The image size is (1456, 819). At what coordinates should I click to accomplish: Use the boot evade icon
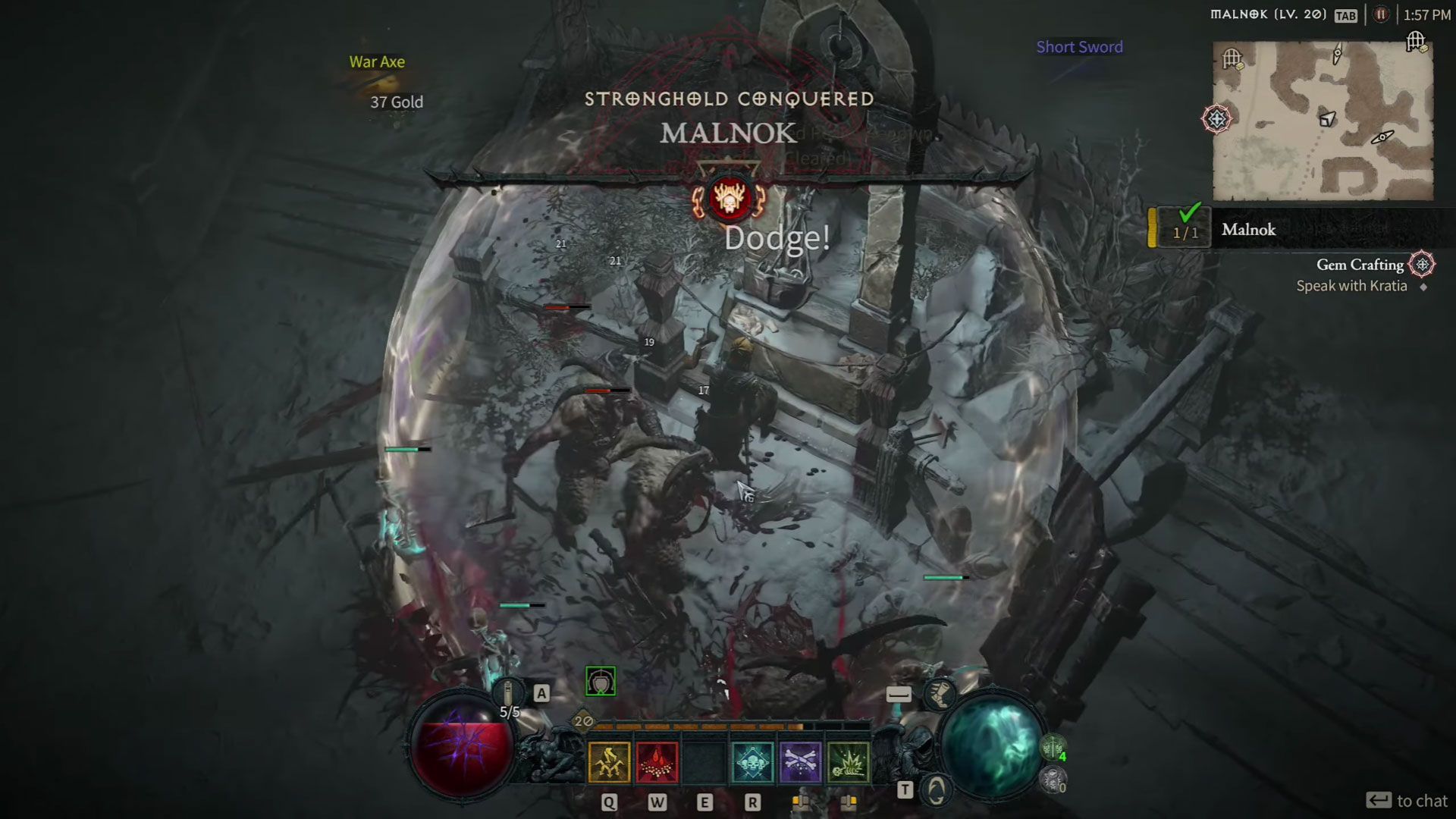click(x=940, y=694)
